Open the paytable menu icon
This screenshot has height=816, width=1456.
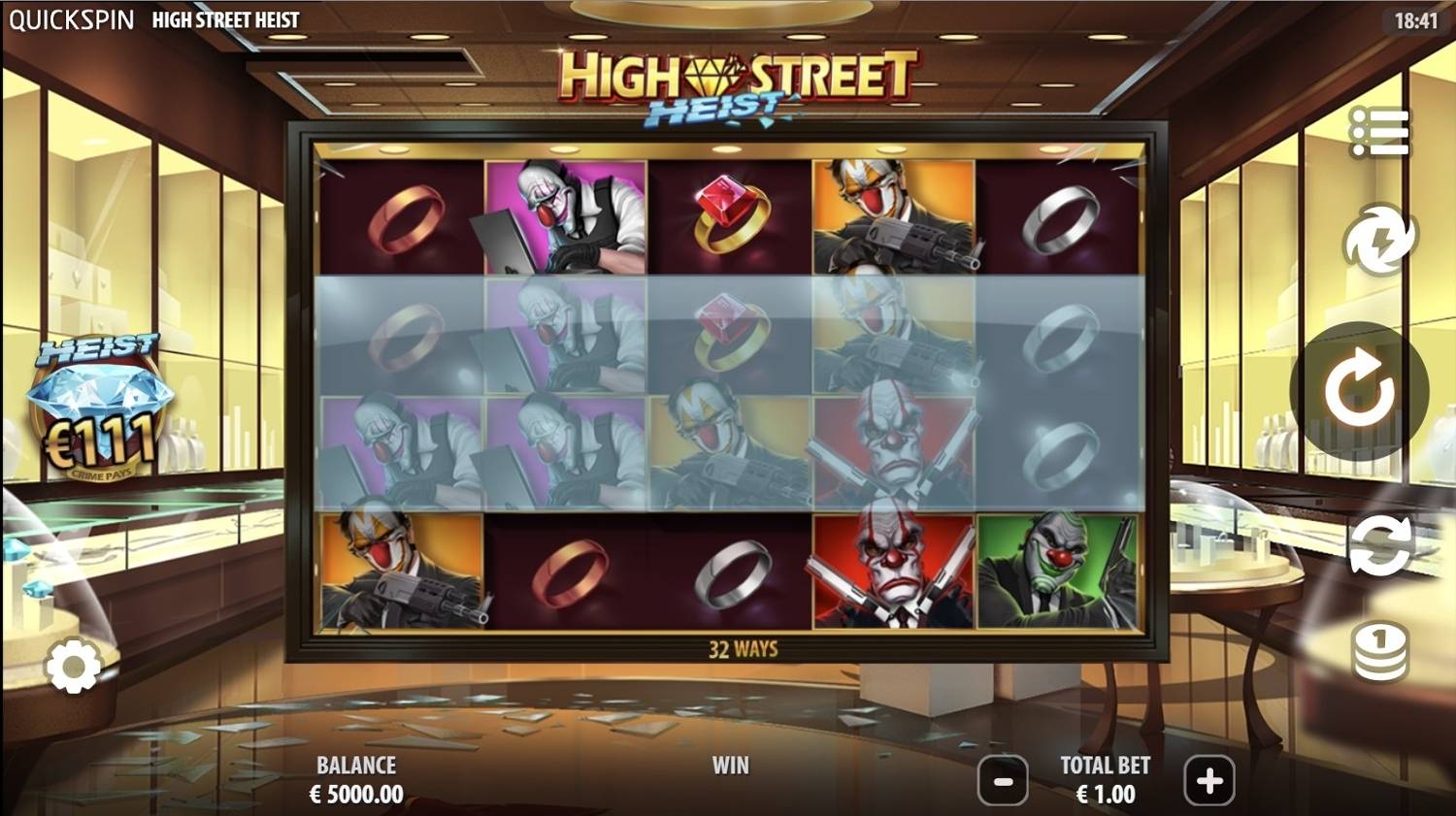pos(1382,134)
